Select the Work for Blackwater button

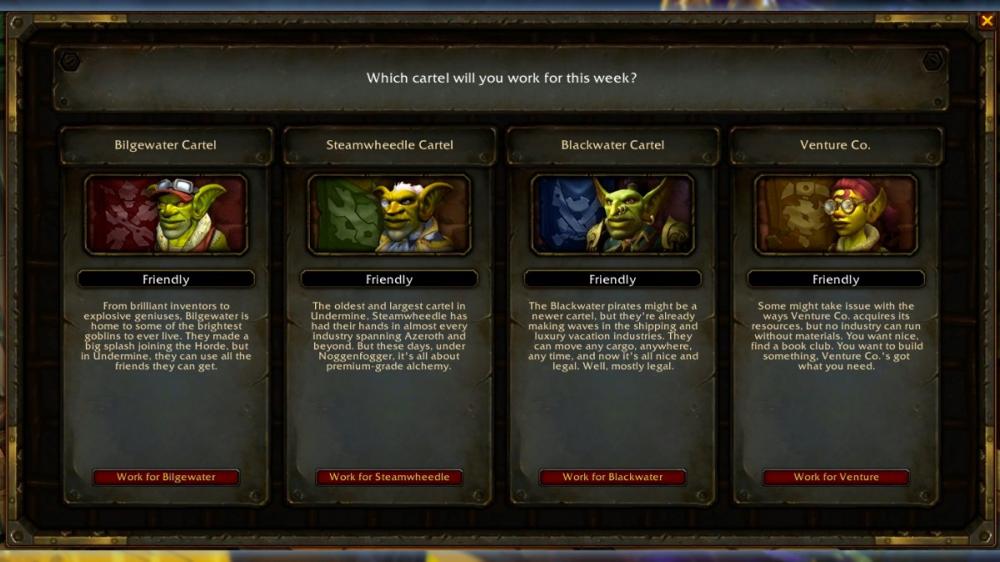612,477
